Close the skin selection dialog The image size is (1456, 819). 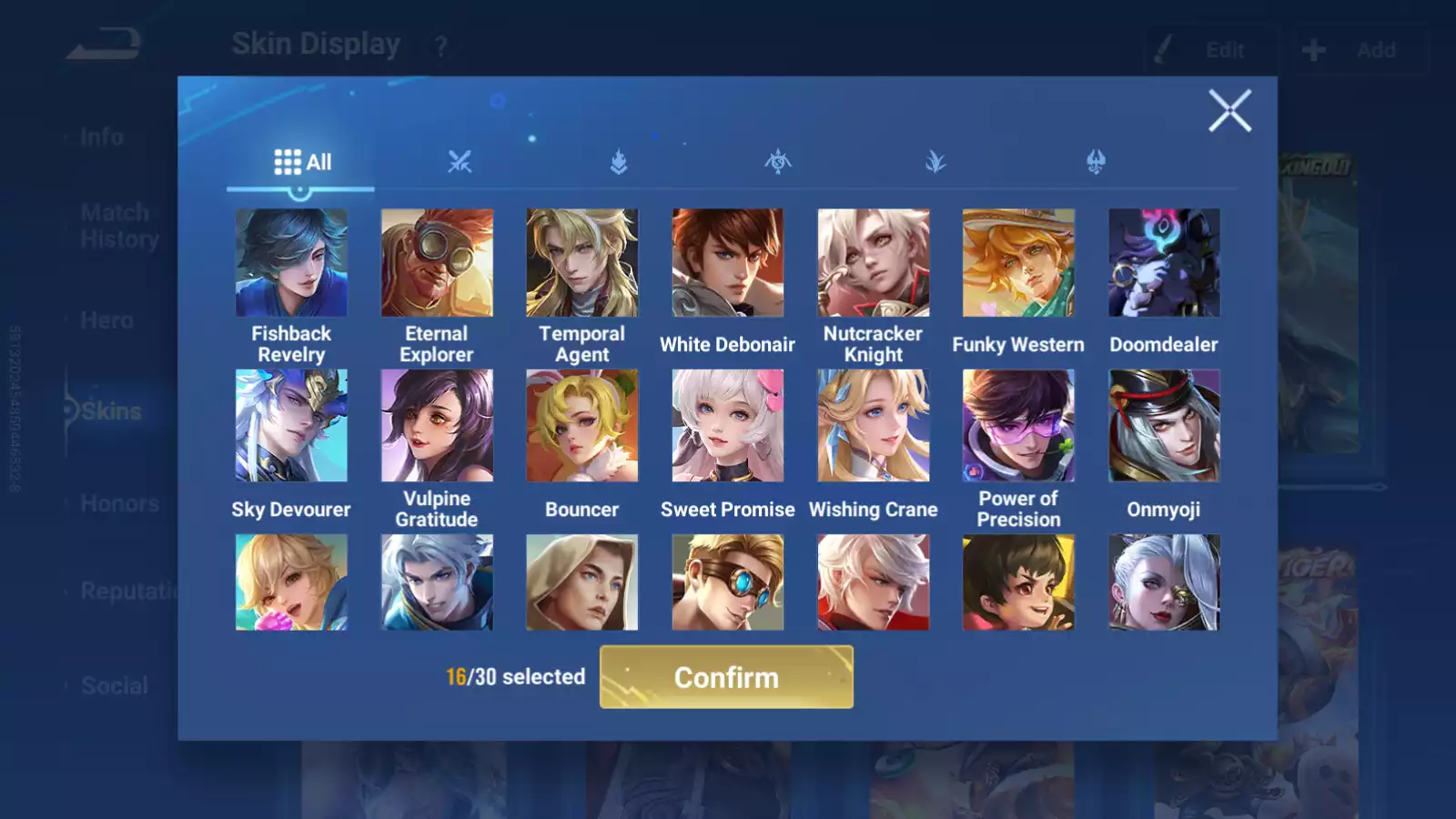tap(1229, 111)
